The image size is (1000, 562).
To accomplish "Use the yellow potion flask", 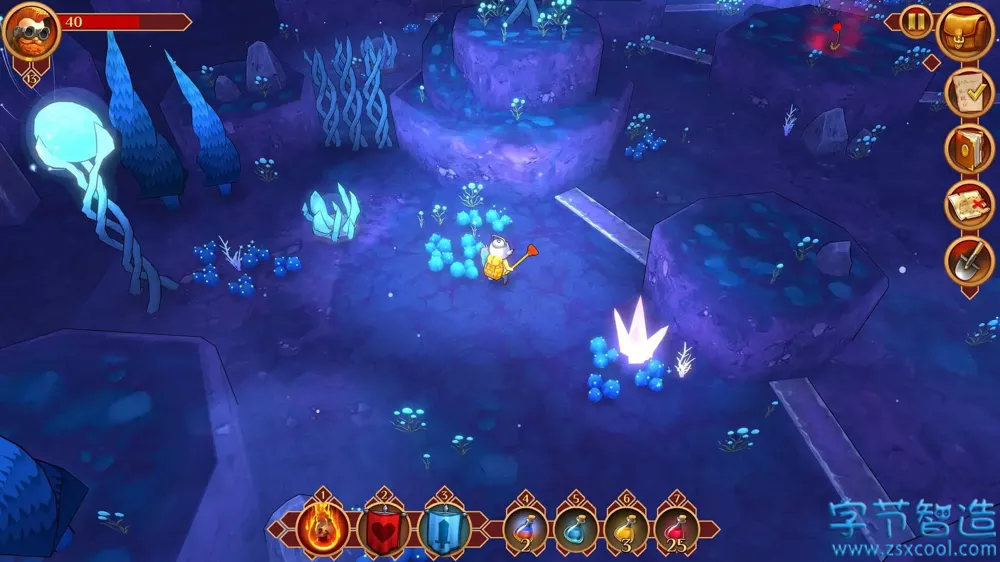I will coord(627,530).
